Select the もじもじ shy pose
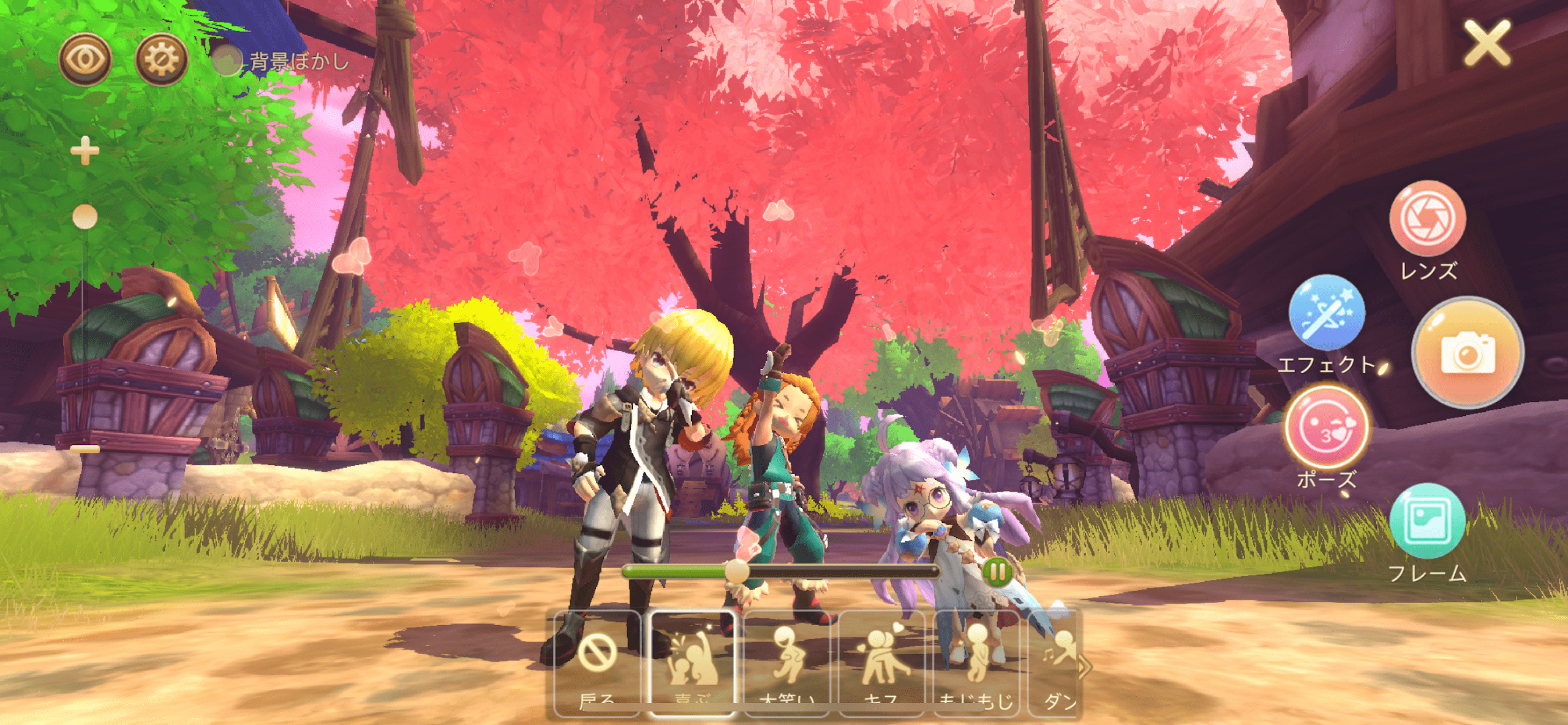Screen dimensions: 1568x725 pyautogui.click(x=976, y=663)
